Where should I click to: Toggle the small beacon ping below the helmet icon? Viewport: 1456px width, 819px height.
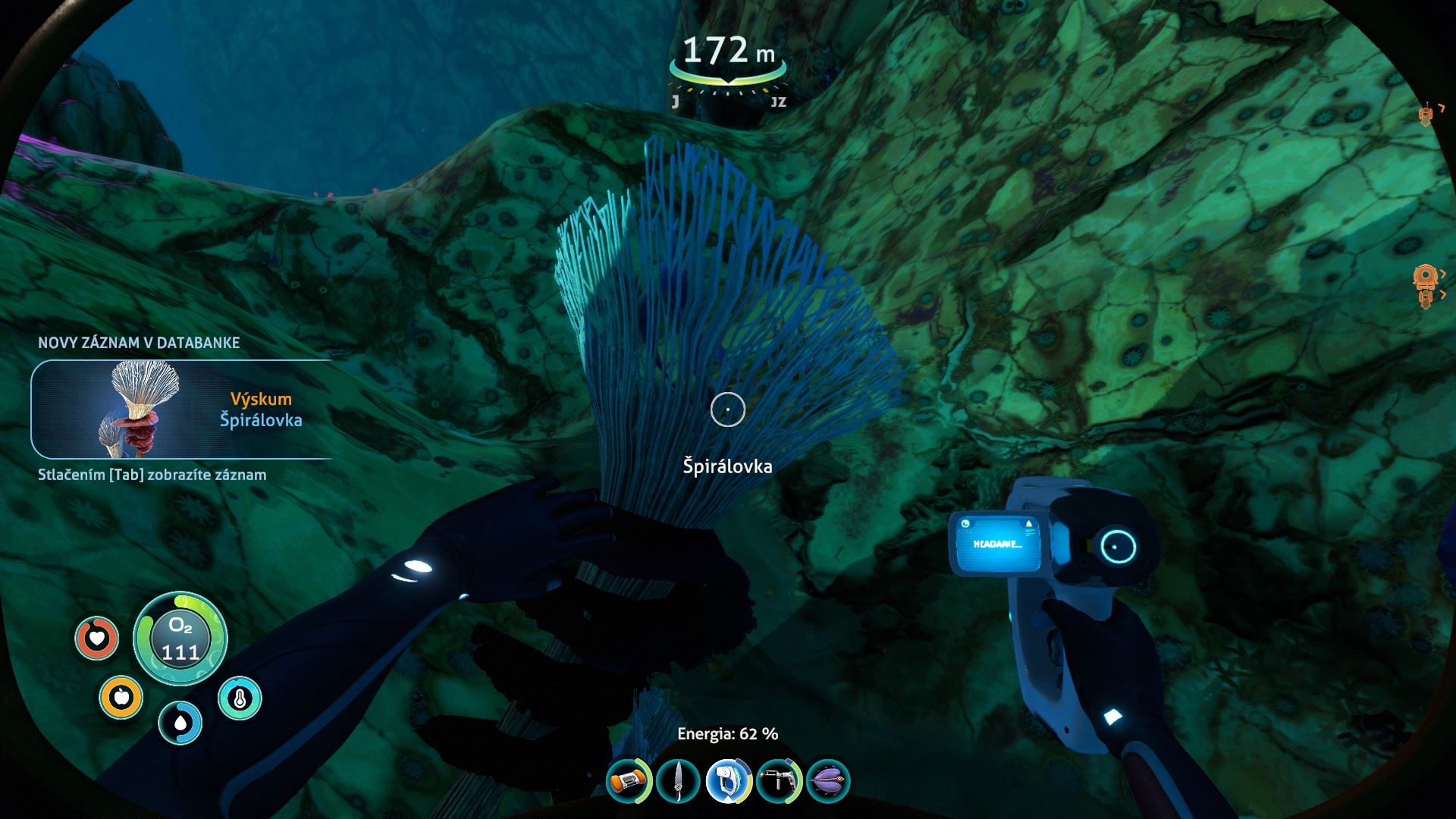tap(1425, 297)
